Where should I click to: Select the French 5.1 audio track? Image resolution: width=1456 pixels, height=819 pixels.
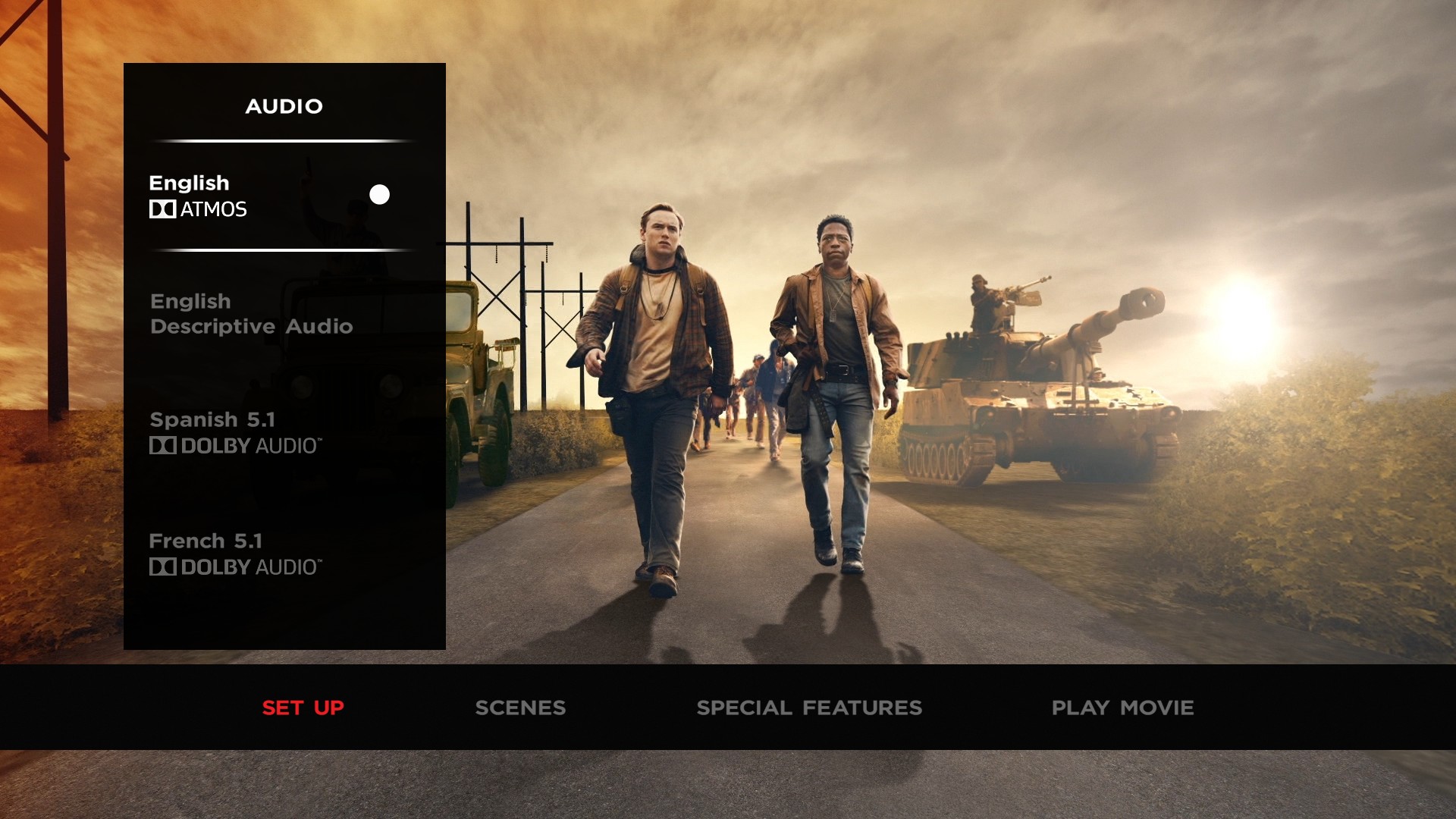coord(206,540)
